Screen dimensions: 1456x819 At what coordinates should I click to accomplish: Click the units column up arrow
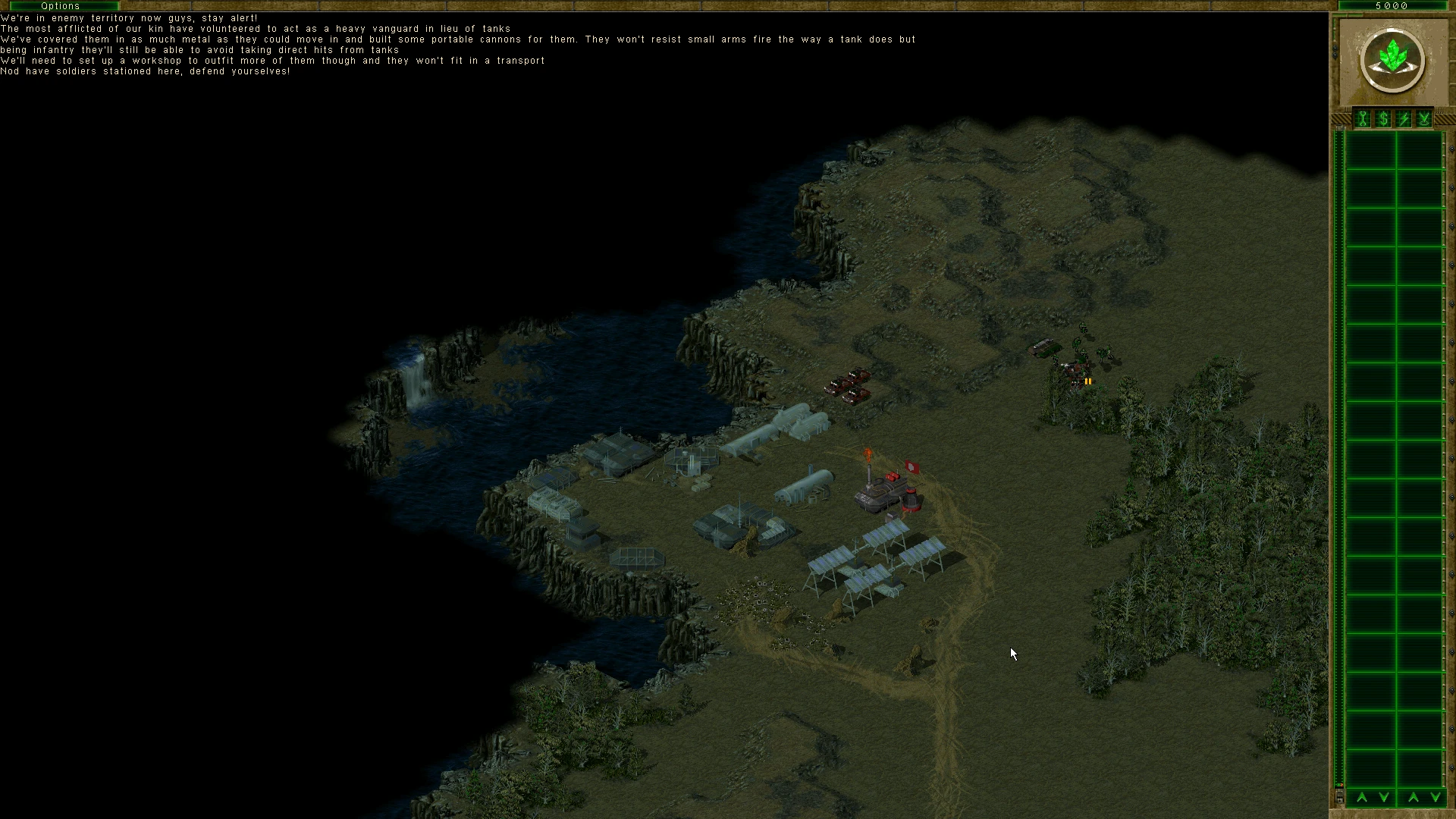[1414, 797]
